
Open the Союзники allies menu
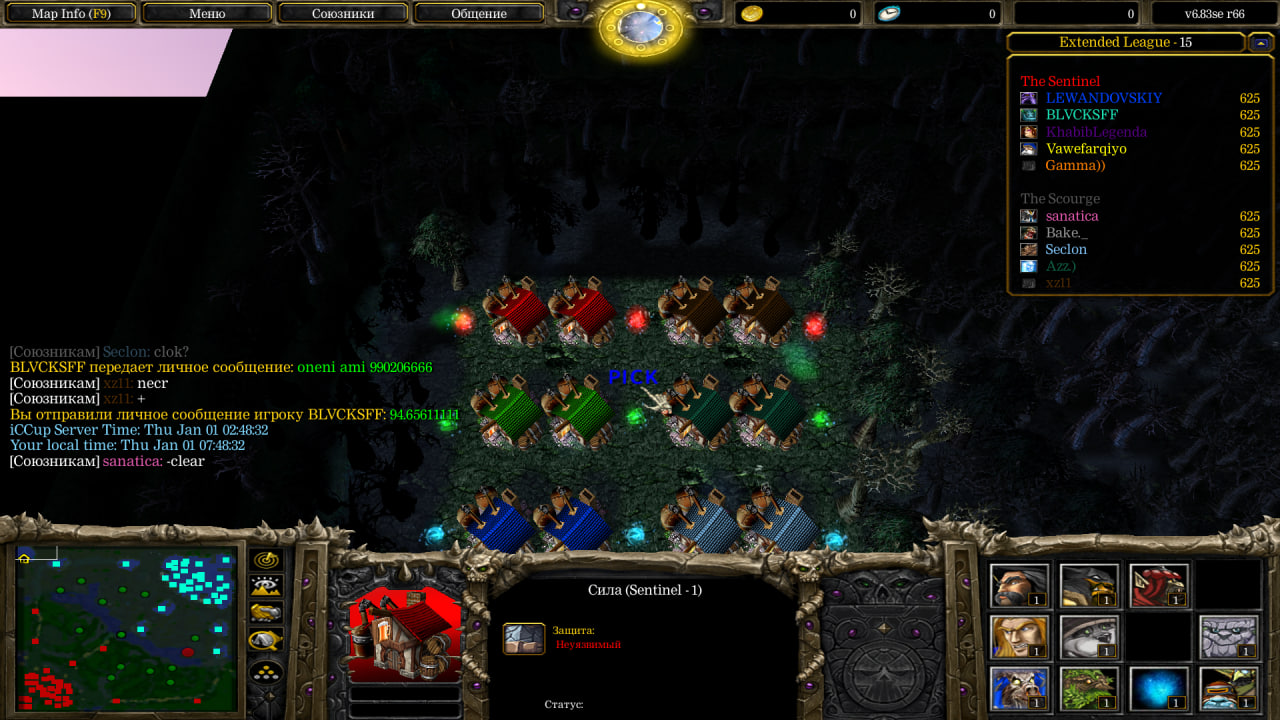pyautogui.click(x=343, y=14)
